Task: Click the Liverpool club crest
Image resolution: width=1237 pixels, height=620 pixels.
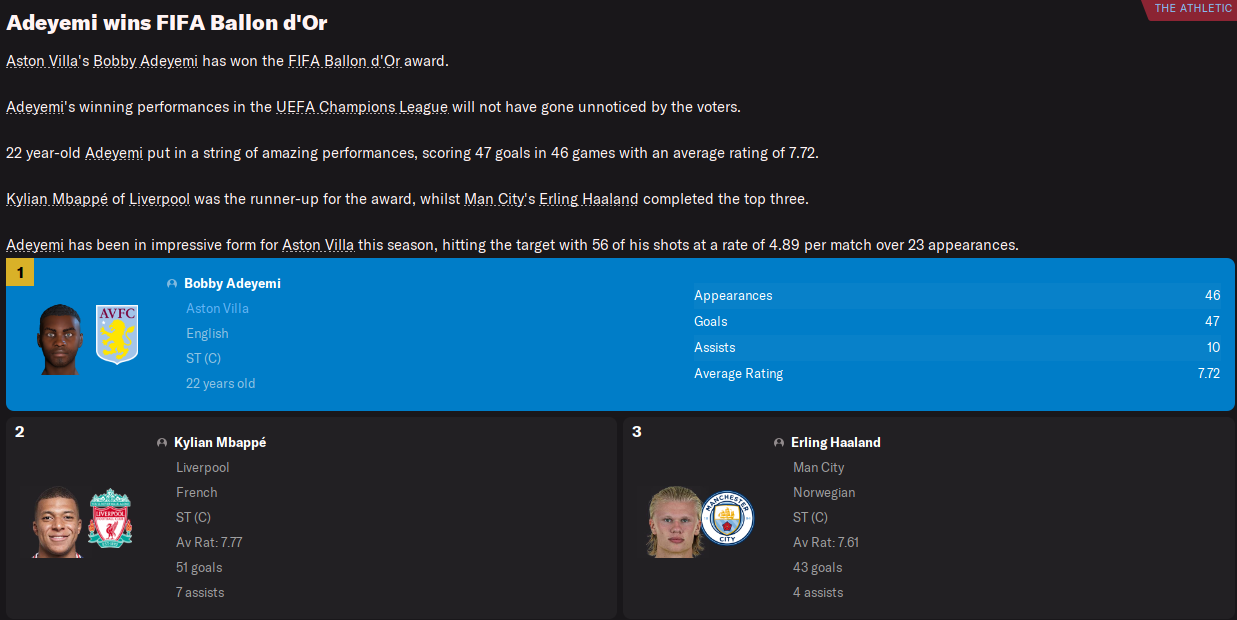Action: pyautogui.click(x=109, y=518)
